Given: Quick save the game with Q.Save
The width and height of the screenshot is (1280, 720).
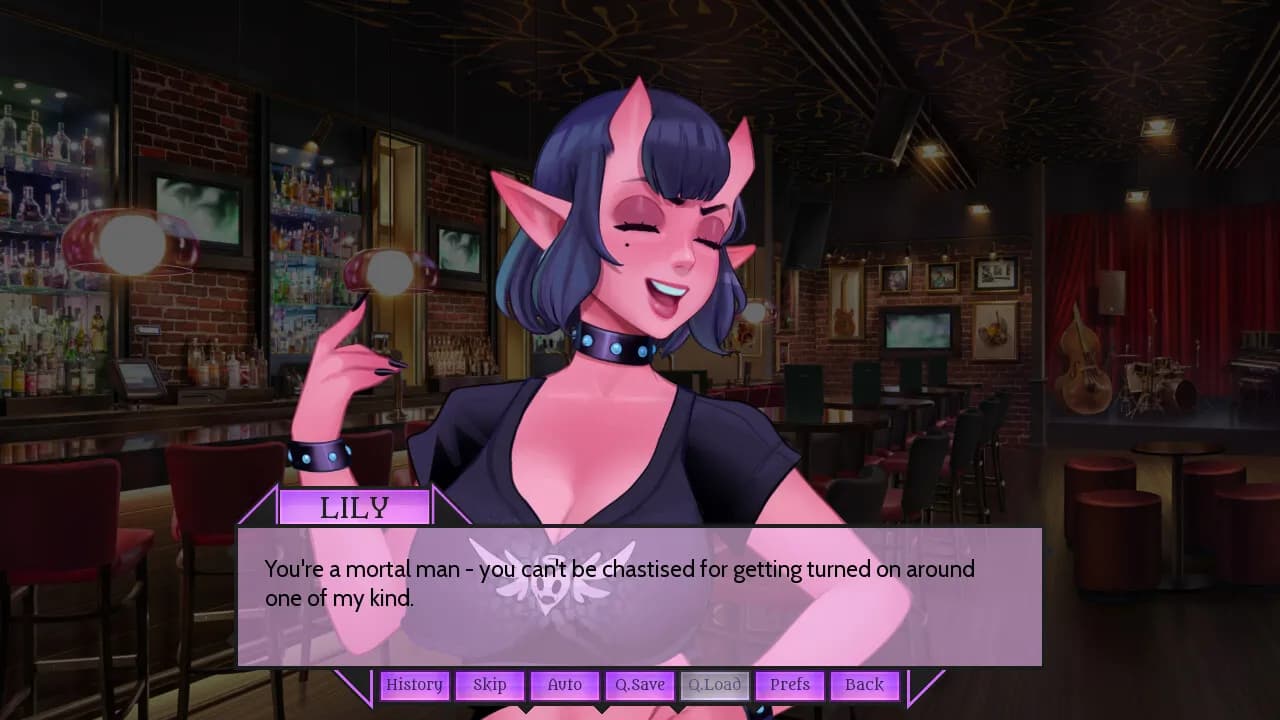Looking at the screenshot, I should pyautogui.click(x=639, y=685).
